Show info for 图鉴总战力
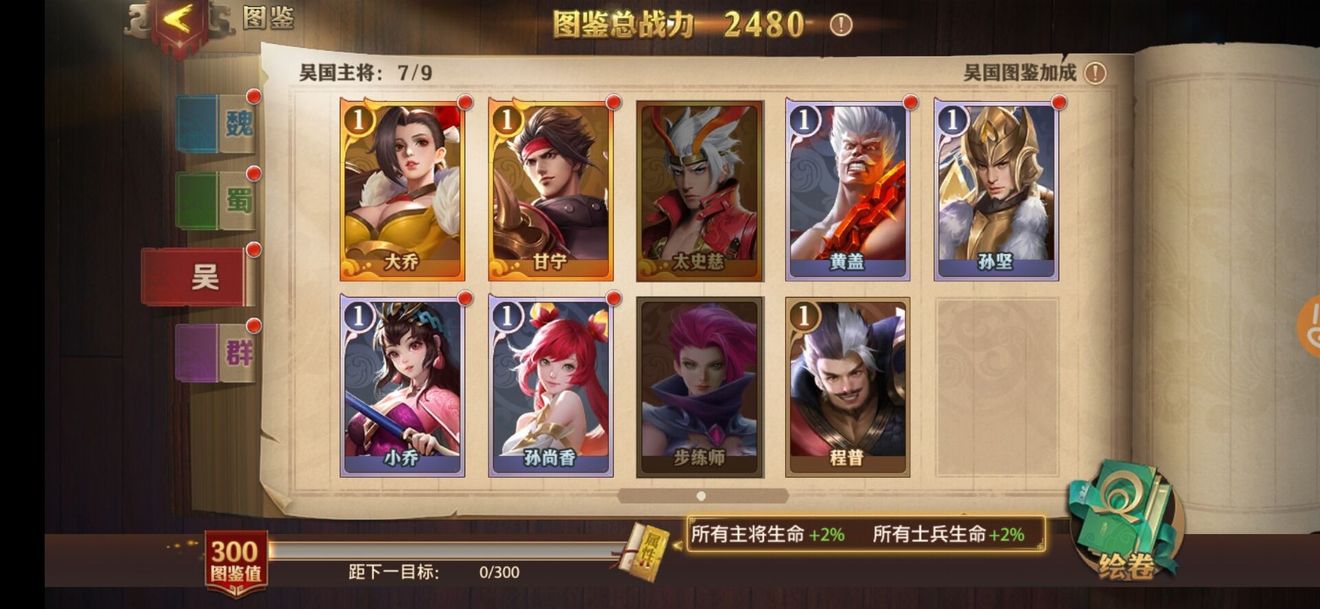The height and width of the screenshot is (609, 1320). (841, 25)
